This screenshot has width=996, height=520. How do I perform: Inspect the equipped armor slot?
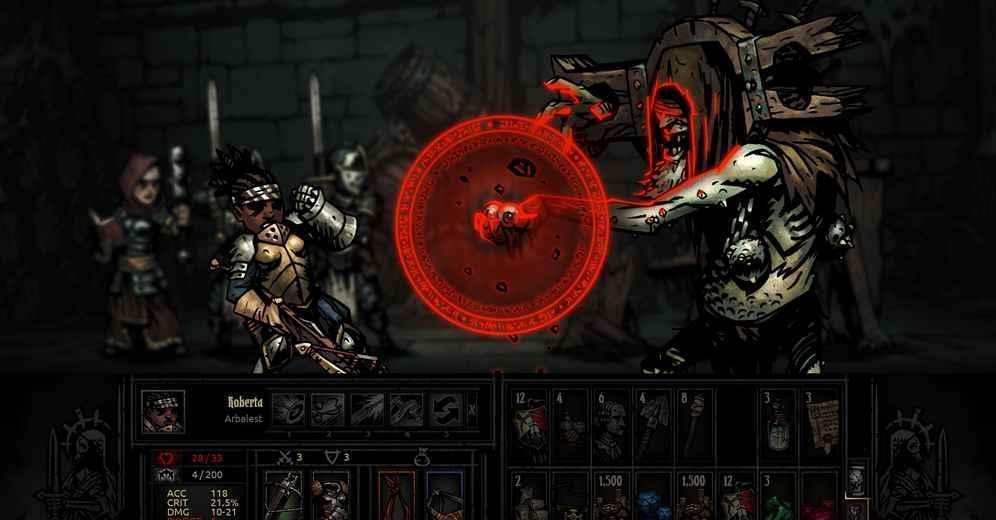329,496
